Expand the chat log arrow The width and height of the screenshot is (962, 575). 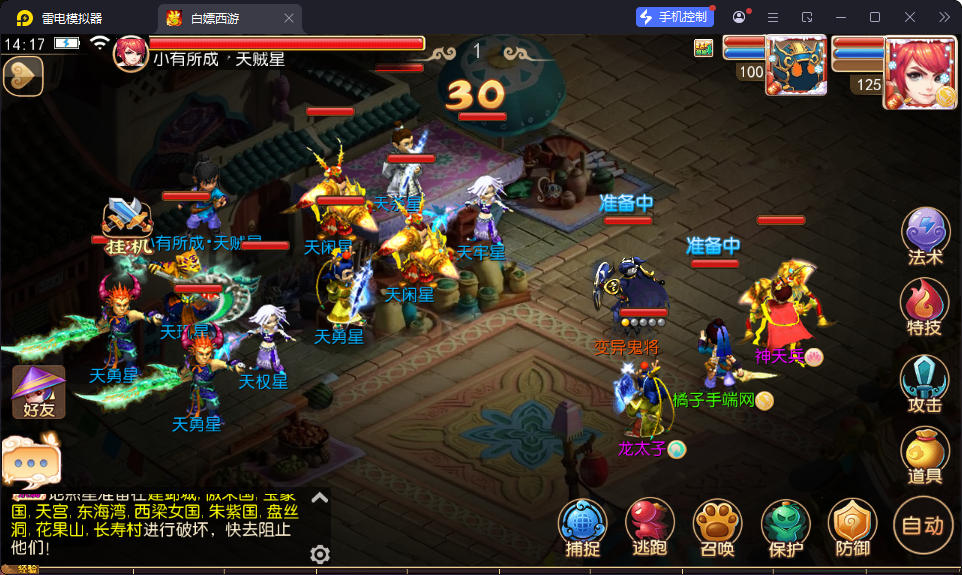coord(319,497)
